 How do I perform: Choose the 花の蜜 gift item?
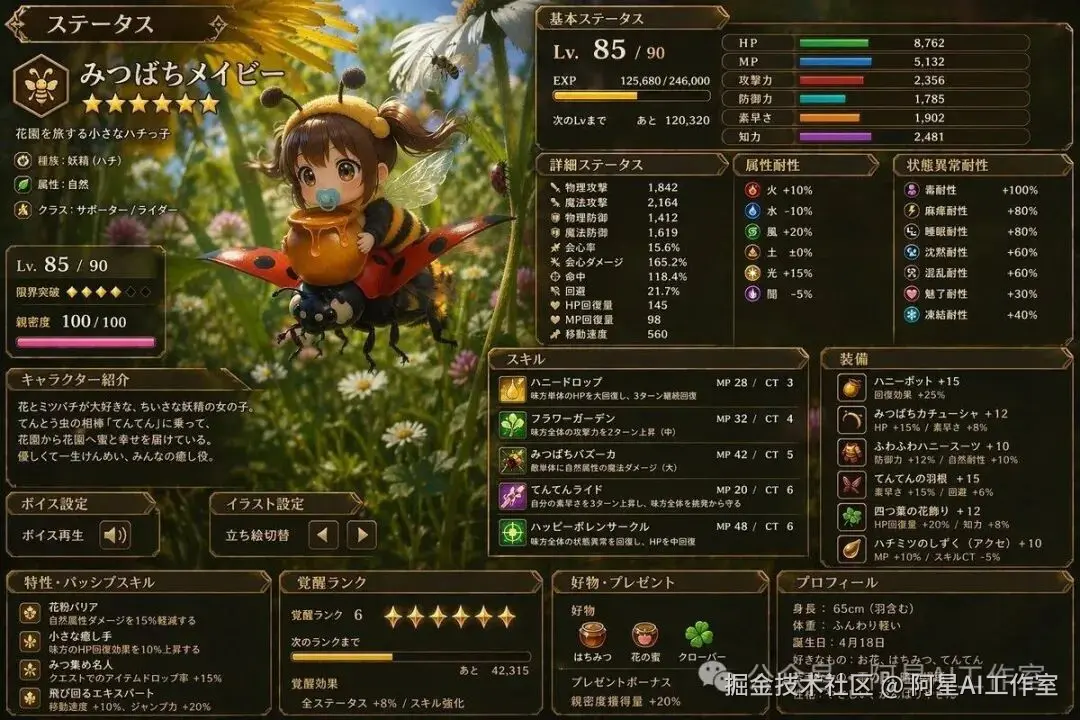(645, 635)
